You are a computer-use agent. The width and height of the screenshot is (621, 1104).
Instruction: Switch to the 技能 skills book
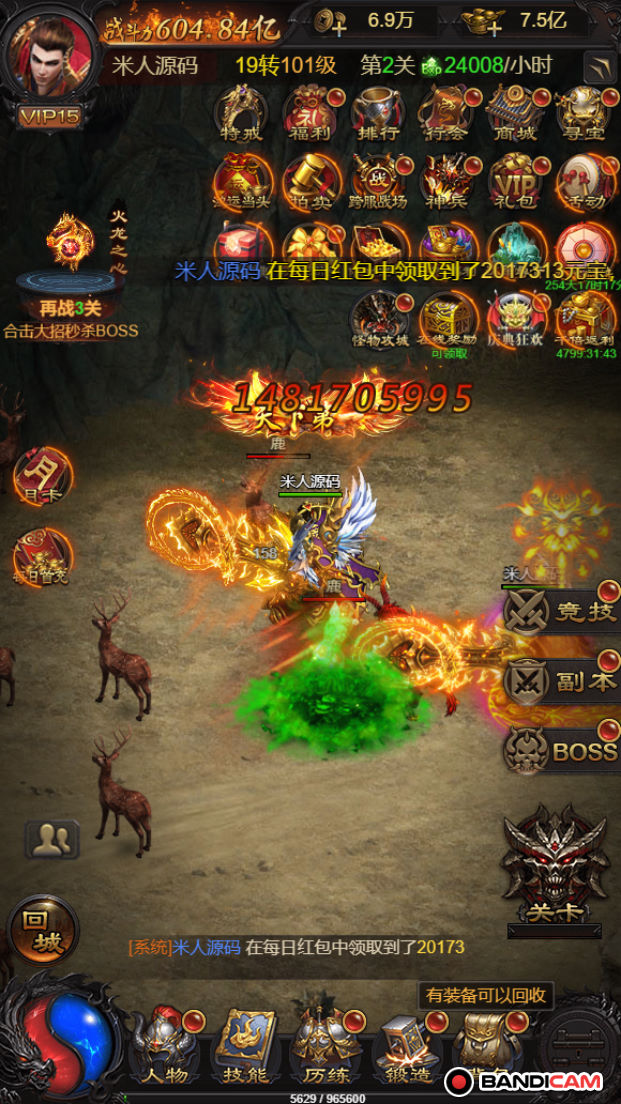(245, 1044)
